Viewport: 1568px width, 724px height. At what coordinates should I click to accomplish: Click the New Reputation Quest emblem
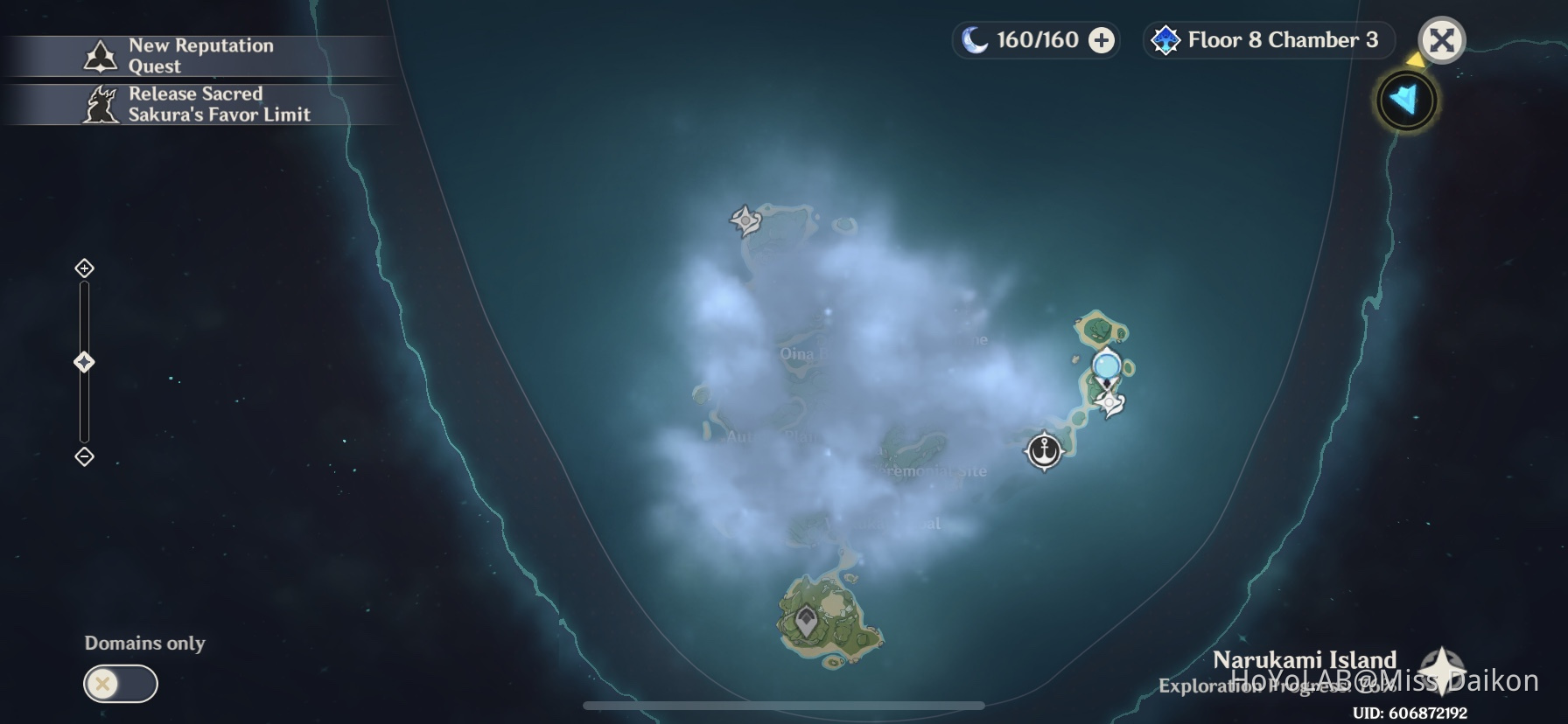click(101, 54)
